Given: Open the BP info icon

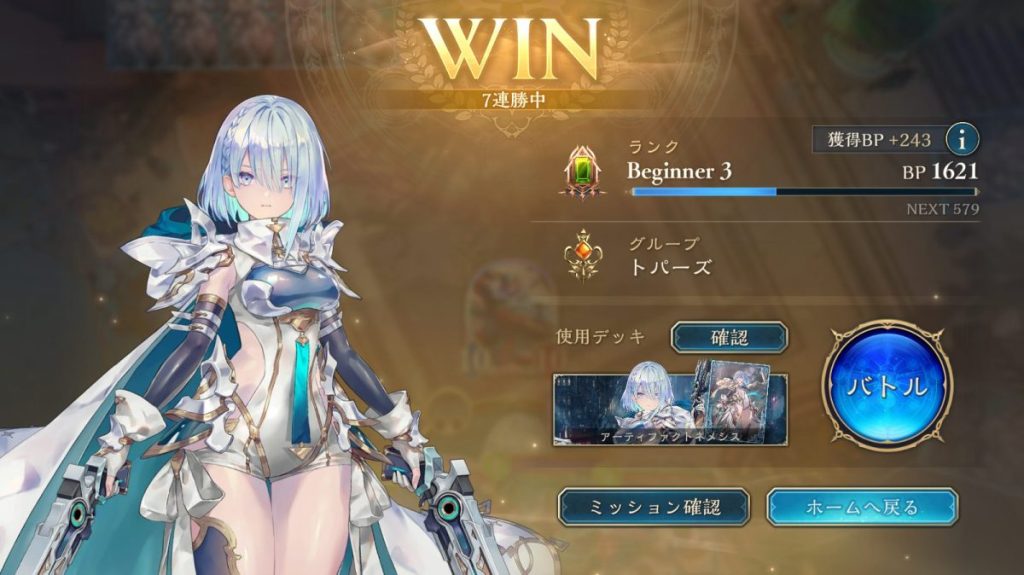Looking at the screenshot, I should pos(961,138).
